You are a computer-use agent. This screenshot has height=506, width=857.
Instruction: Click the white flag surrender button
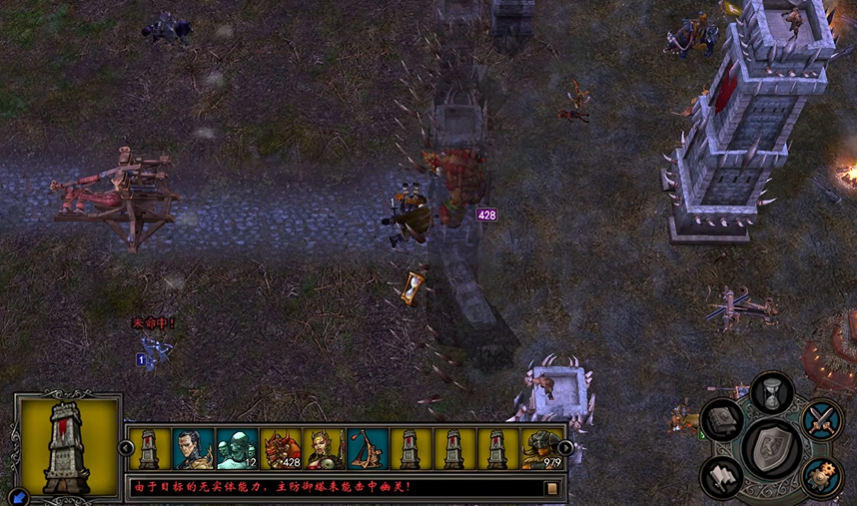tap(722, 477)
